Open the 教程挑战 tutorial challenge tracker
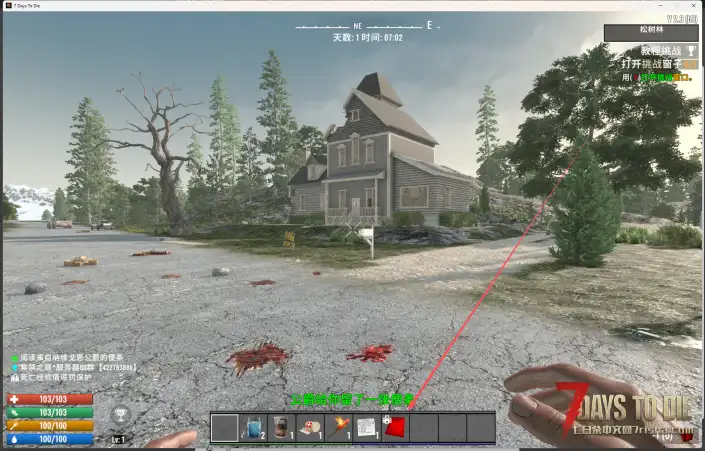 [658, 50]
